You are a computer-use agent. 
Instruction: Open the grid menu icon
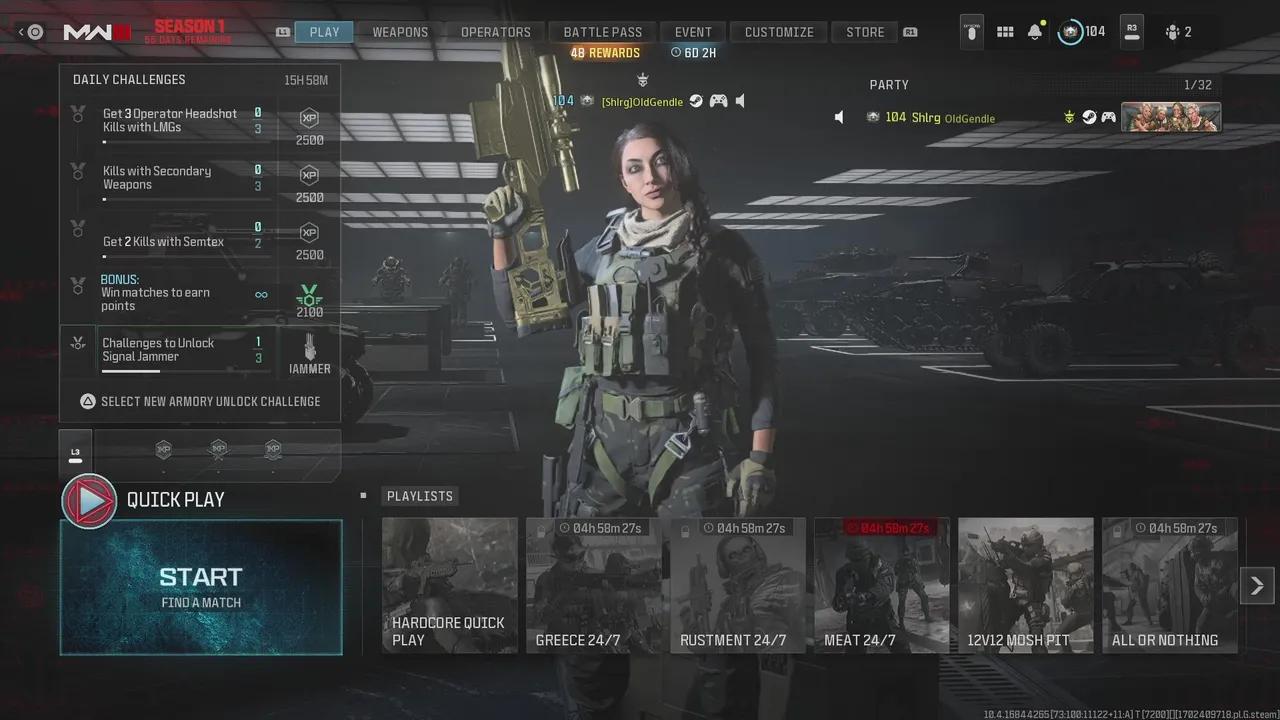tap(1005, 32)
